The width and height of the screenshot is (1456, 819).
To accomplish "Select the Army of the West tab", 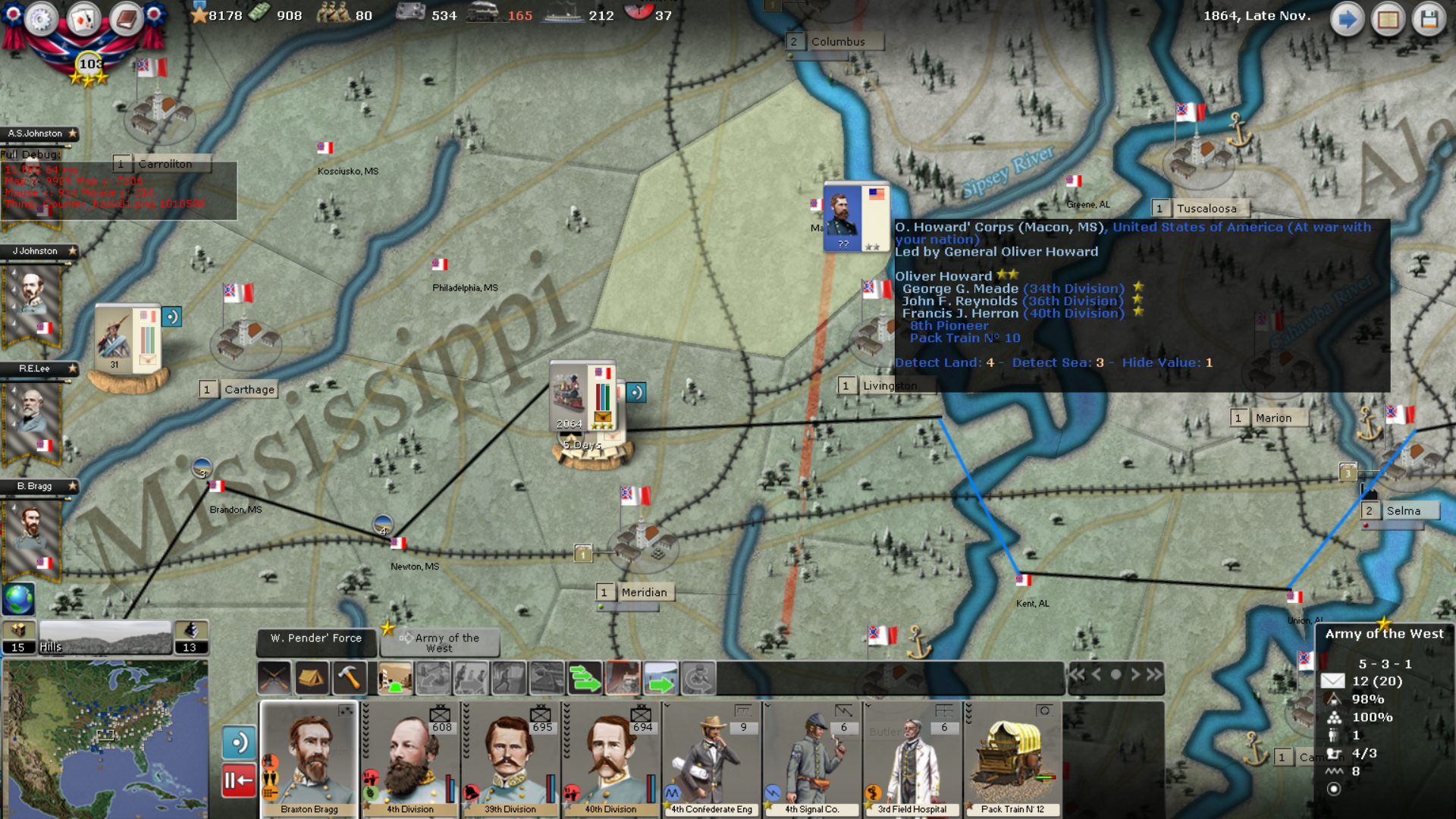I will (440, 643).
